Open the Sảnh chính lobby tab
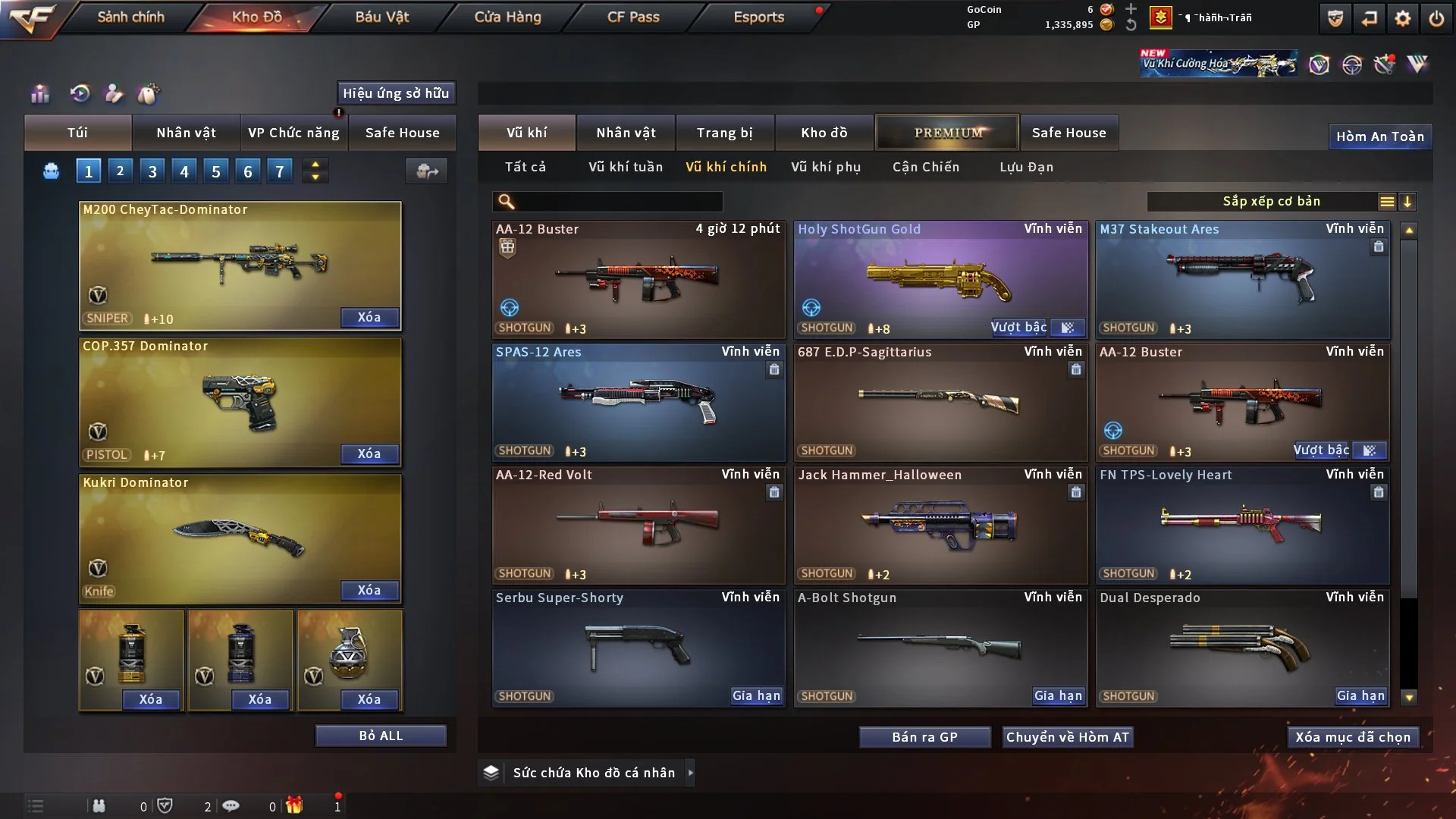The width and height of the screenshot is (1456, 819). tap(130, 17)
